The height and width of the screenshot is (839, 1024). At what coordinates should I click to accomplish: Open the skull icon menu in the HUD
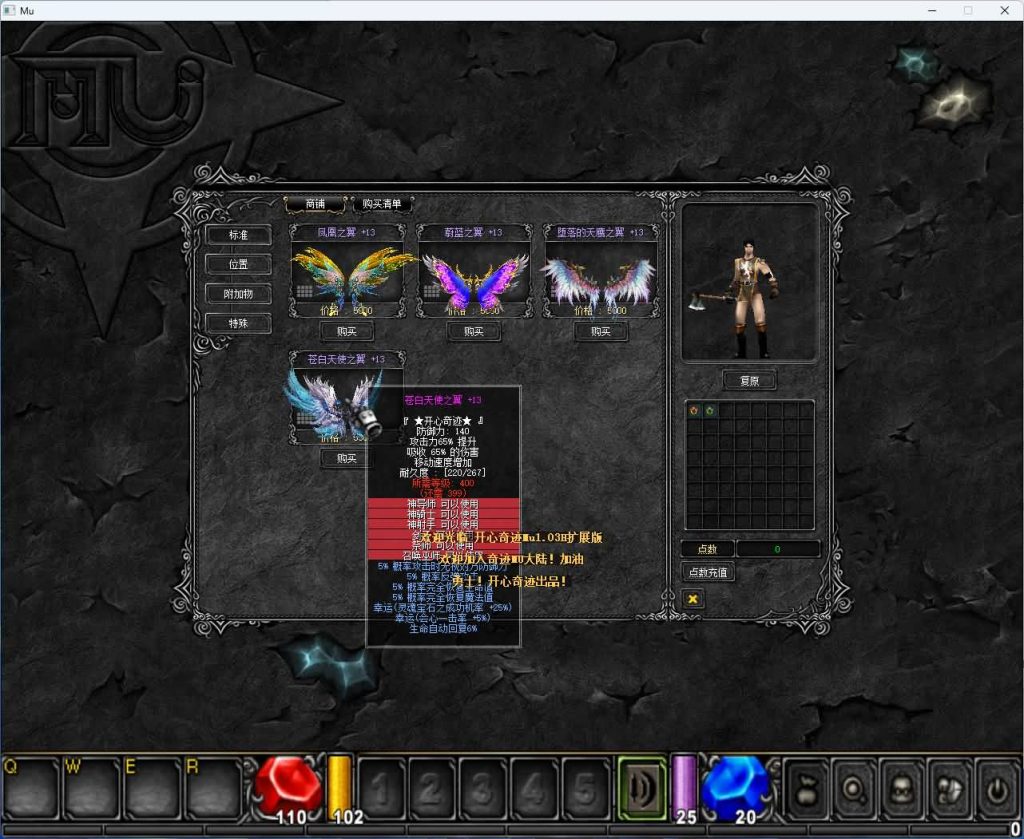point(902,788)
